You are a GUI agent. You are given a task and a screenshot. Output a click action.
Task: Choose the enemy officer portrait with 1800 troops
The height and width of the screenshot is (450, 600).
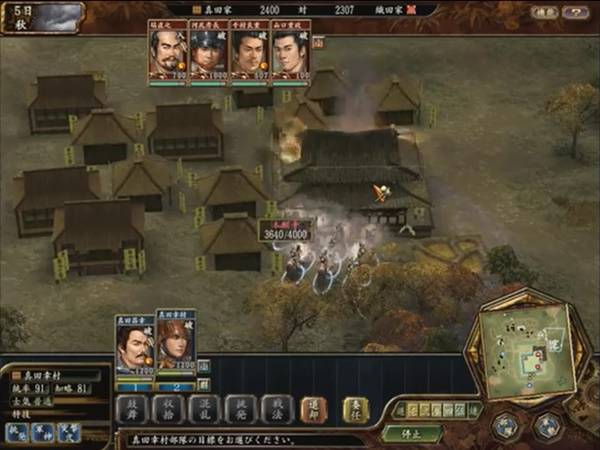[208, 53]
